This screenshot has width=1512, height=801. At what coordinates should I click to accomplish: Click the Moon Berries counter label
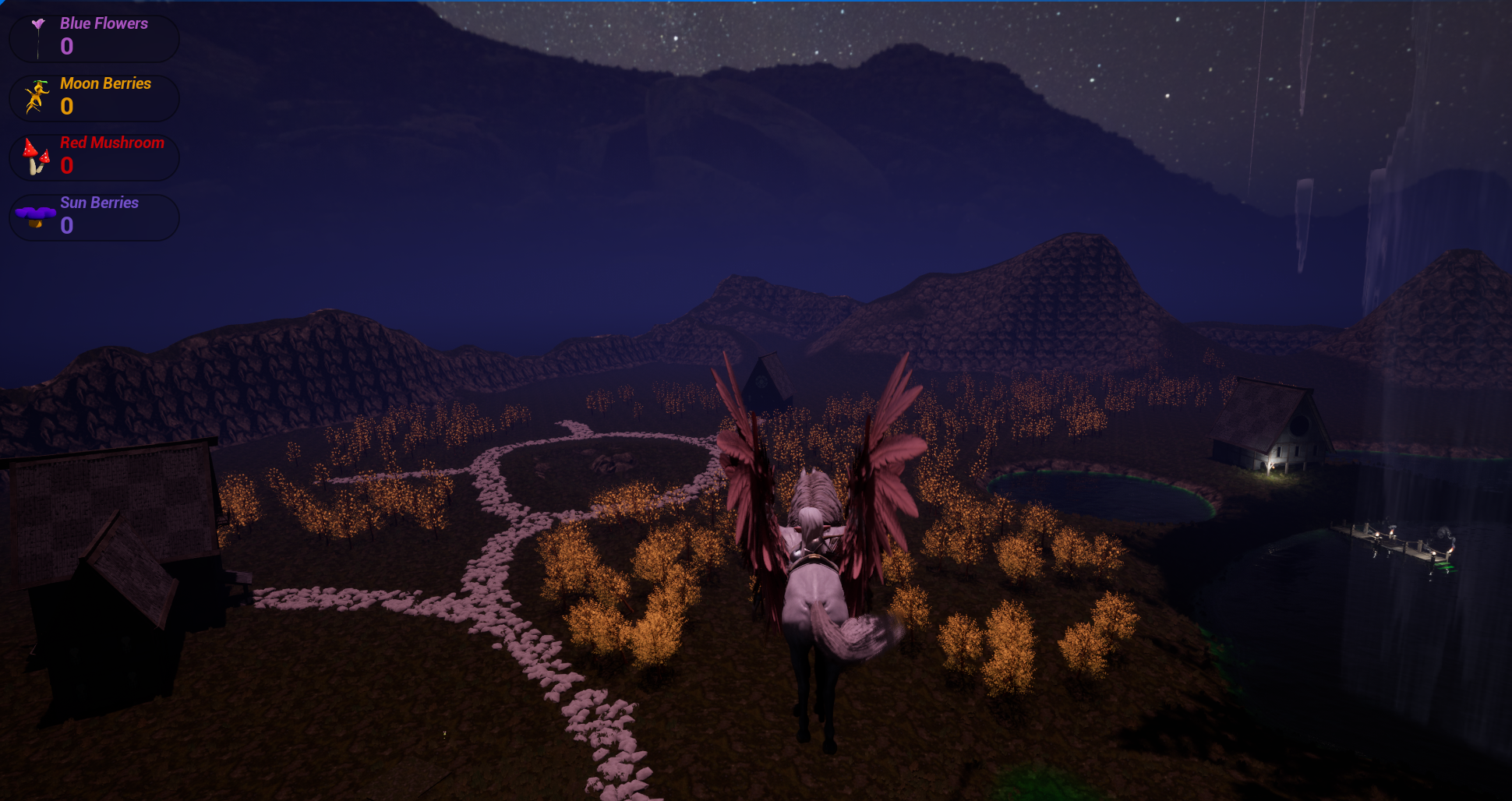(107, 83)
